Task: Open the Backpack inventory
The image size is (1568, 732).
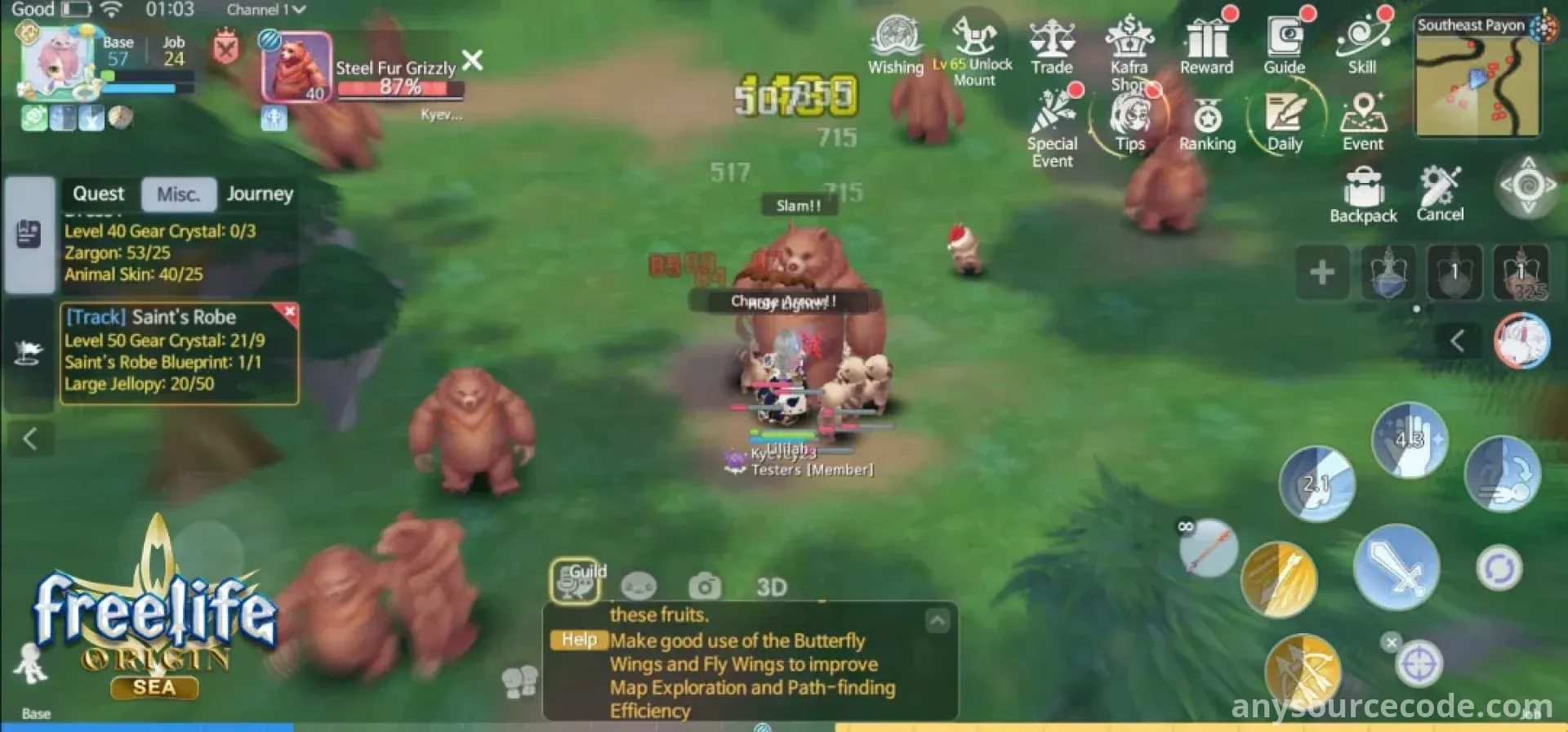Action: click(x=1363, y=194)
